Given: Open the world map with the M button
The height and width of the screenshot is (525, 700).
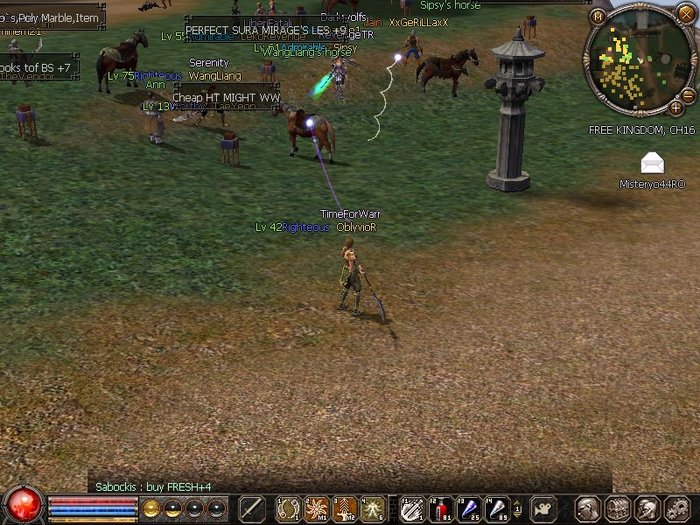Looking at the screenshot, I should pyautogui.click(x=597, y=16).
